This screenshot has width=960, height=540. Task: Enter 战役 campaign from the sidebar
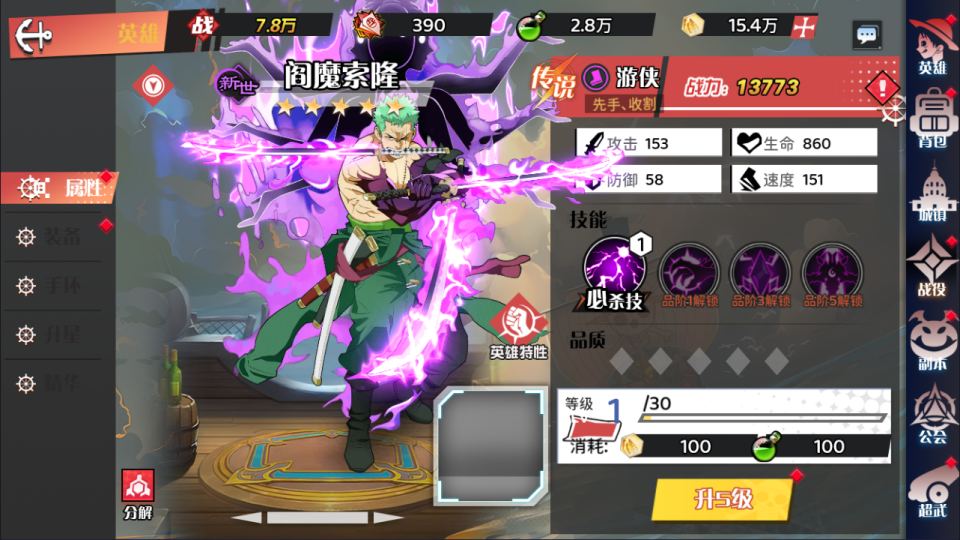(x=932, y=265)
